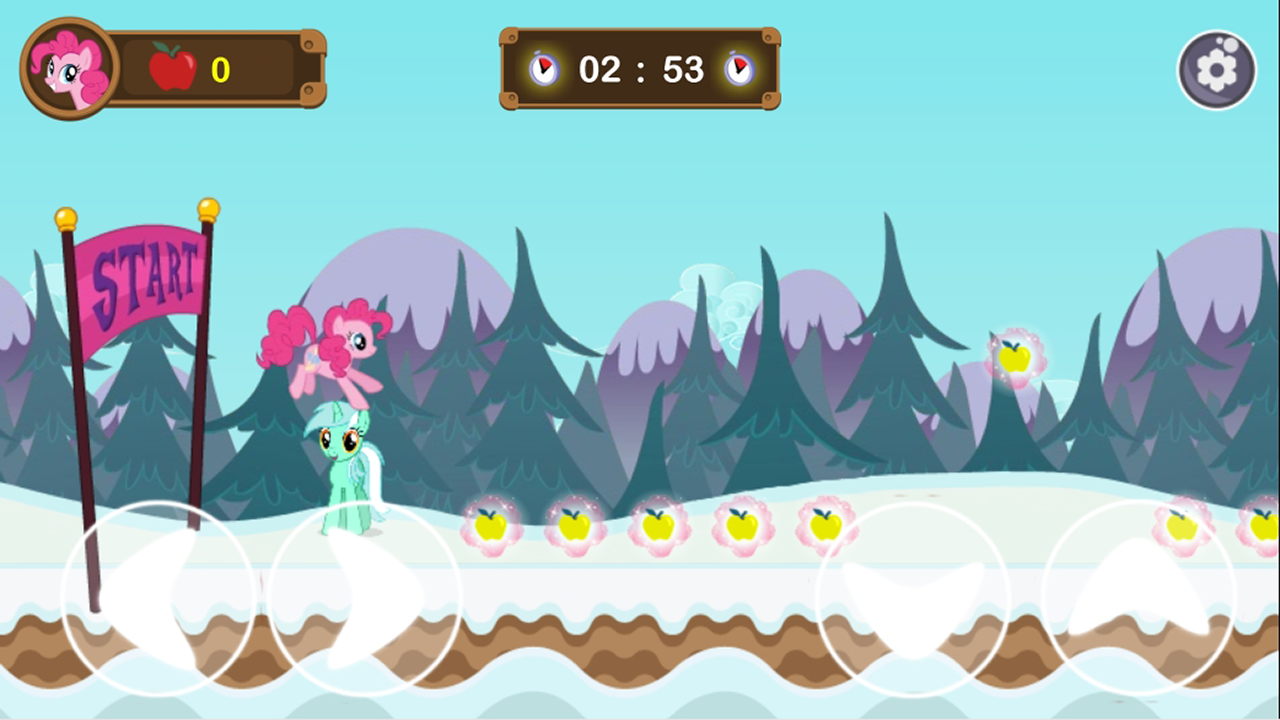Select the glowing apple near the treetops

(1017, 356)
